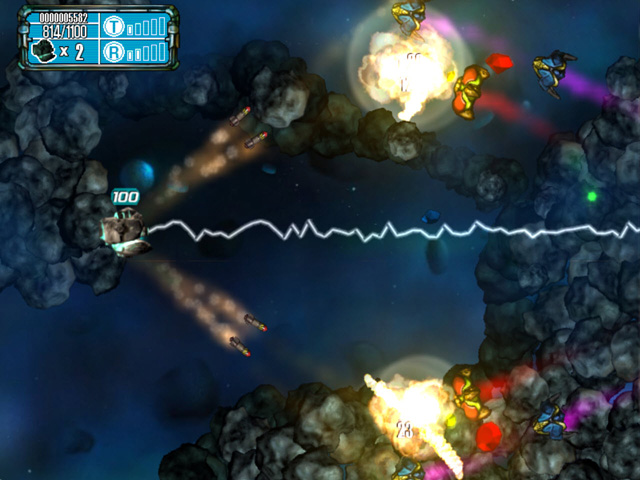Select the ship lives icon
This screenshot has width=640, height=480.
pyautogui.click(x=43, y=52)
